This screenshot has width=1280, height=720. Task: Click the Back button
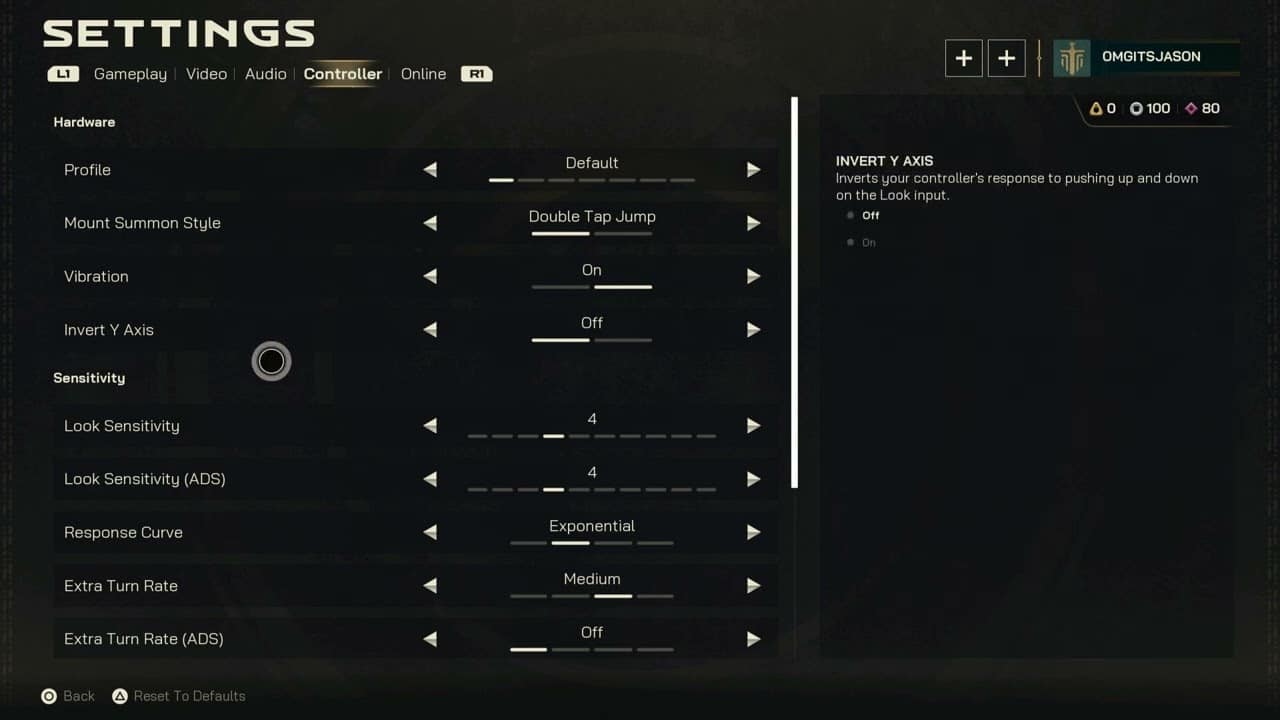pyautogui.click(x=67, y=696)
